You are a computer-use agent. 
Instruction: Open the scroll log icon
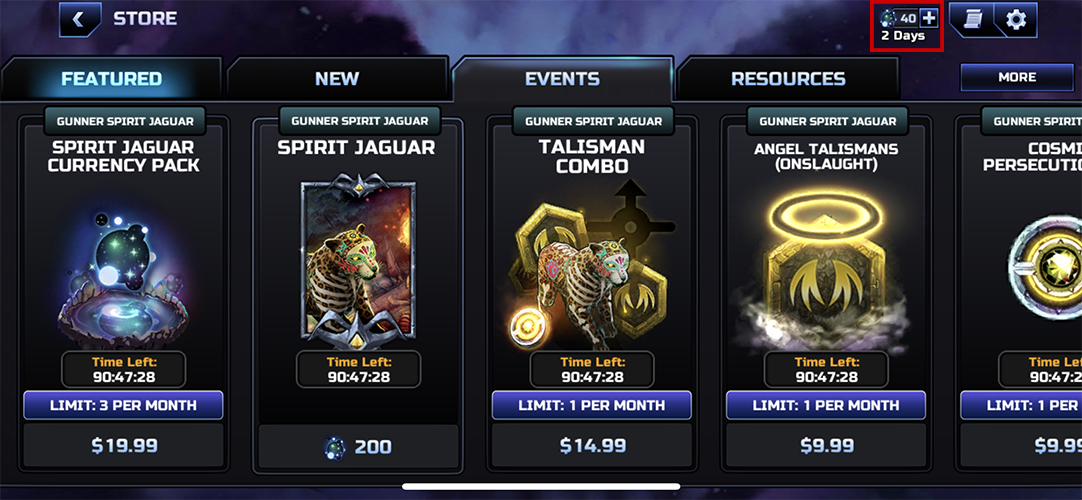[x=972, y=19]
